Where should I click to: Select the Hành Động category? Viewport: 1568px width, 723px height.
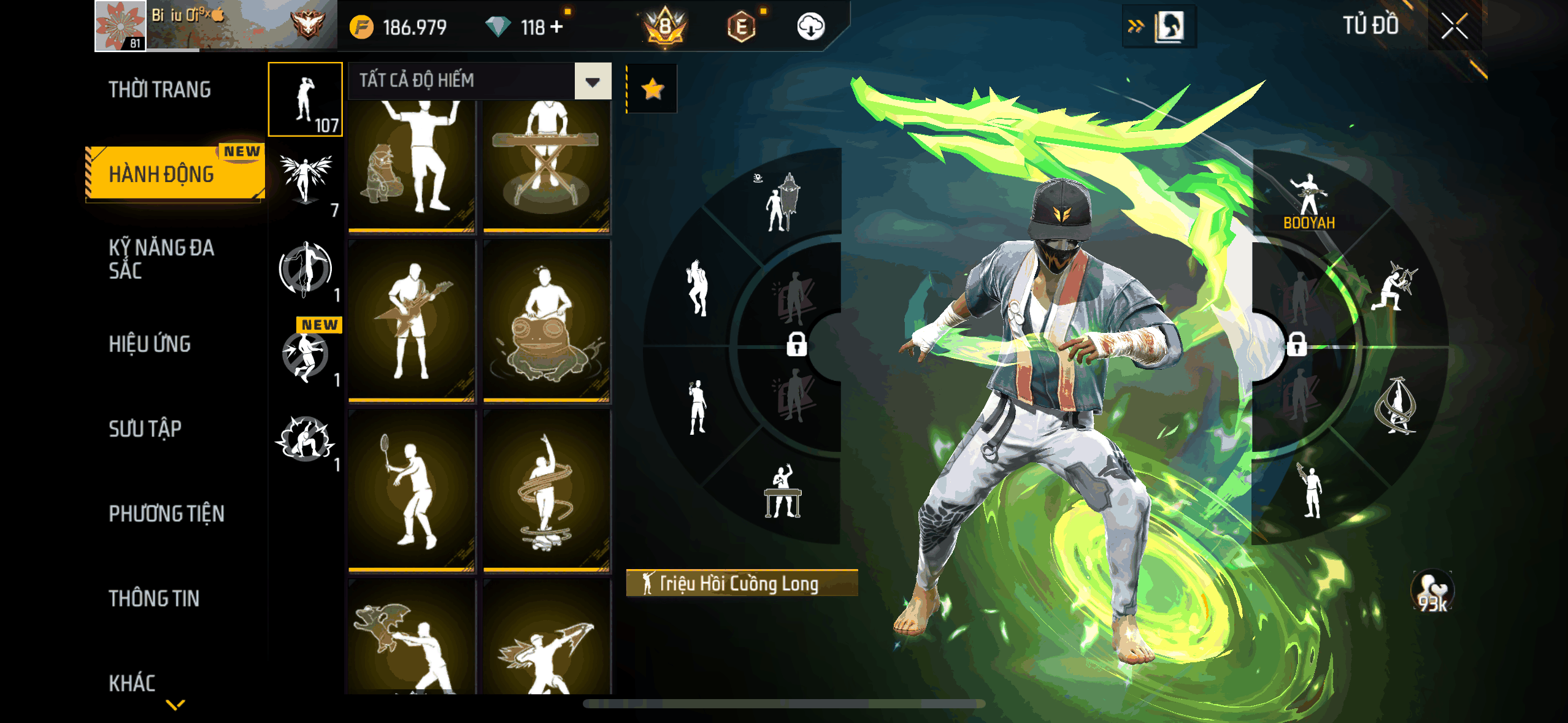click(x=162, y=174)
